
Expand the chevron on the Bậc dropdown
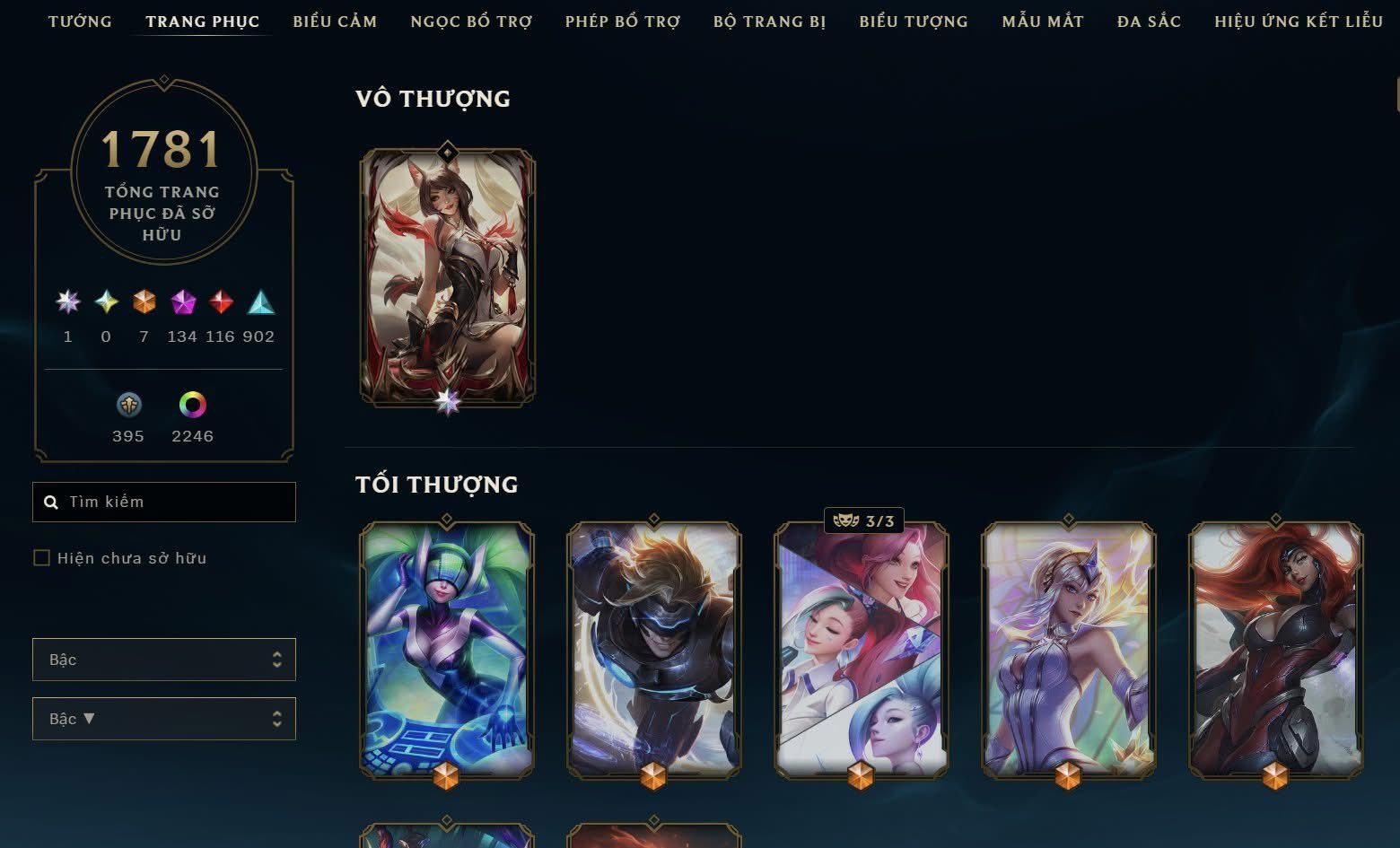pos(278,659)
